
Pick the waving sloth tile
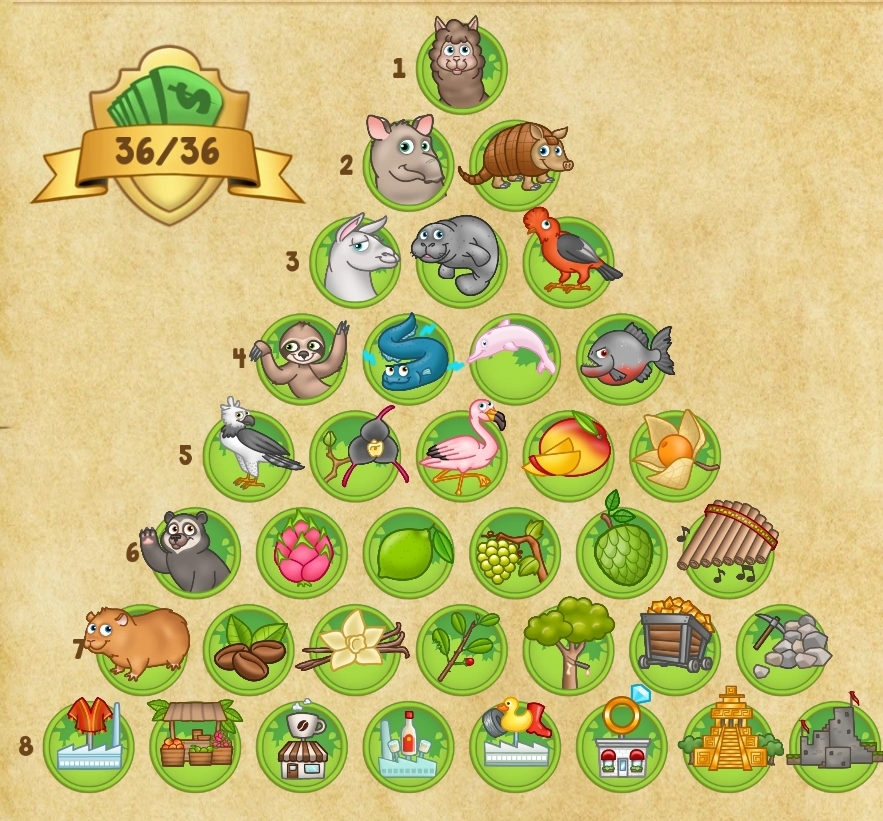pos(302,356)
